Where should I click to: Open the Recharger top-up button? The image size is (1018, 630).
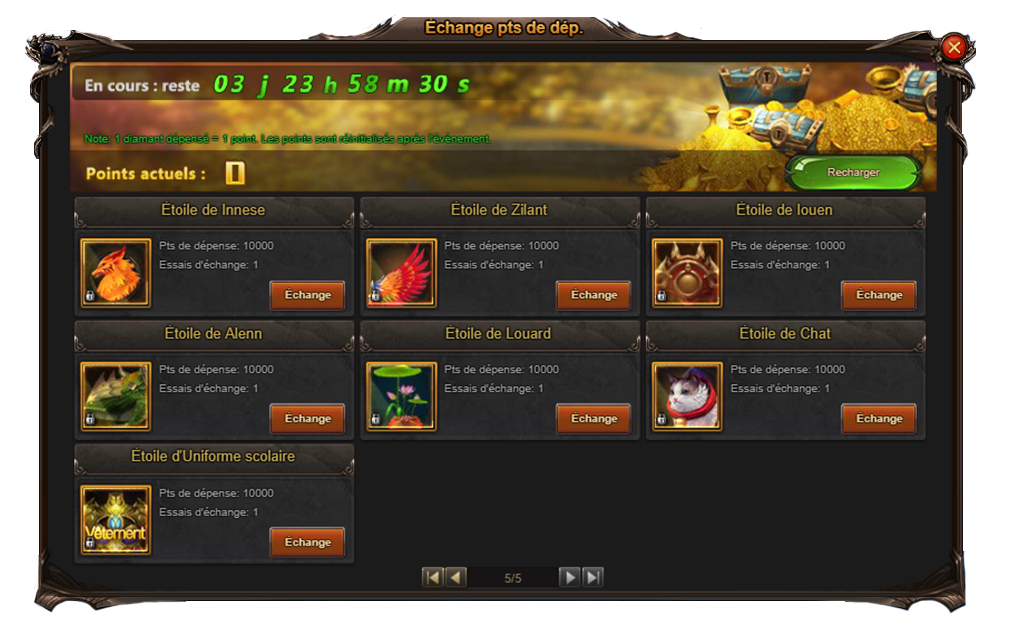pyautogui.click(x=853, y=172)
